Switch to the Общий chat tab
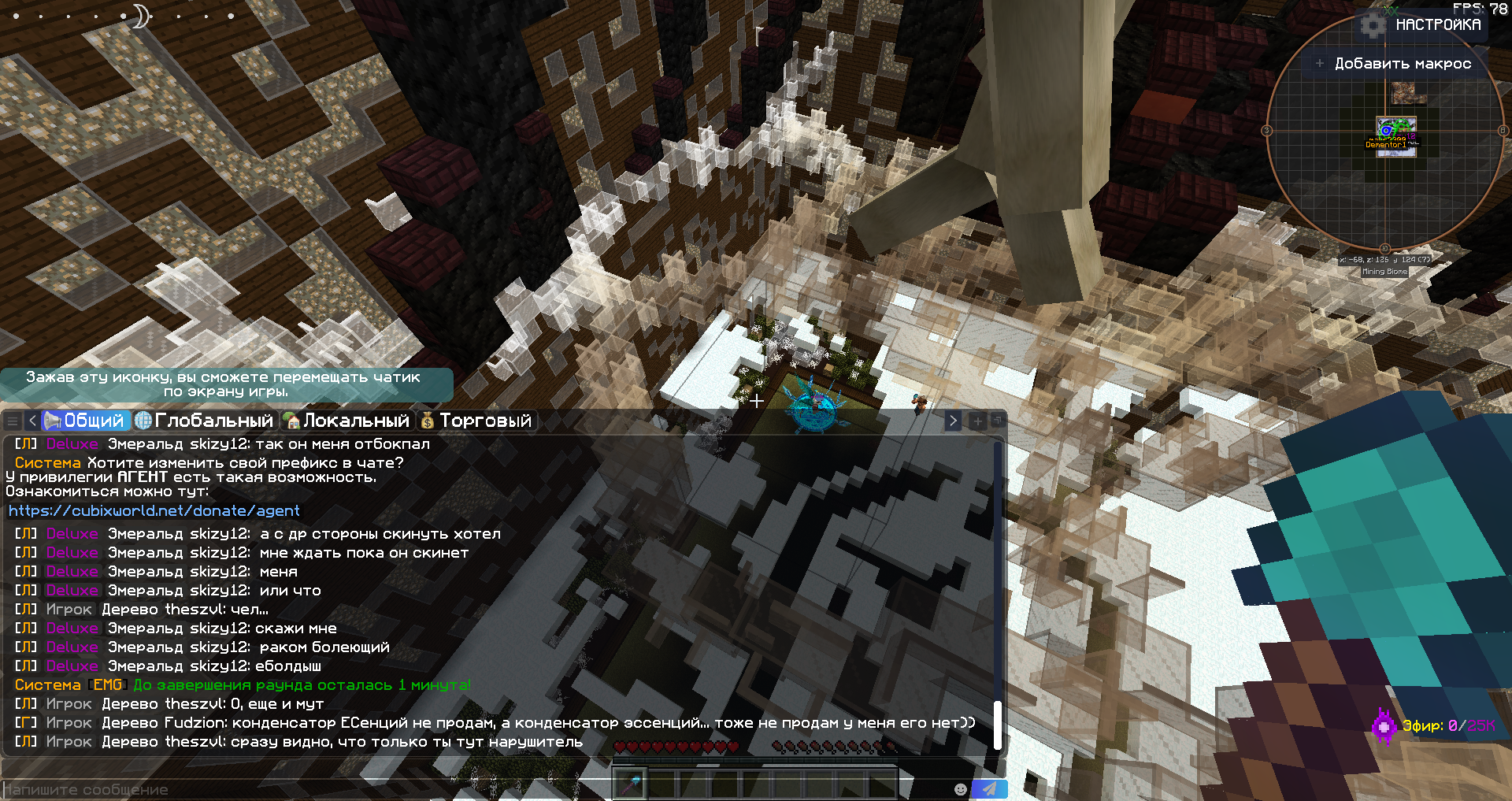The width and height of the screenshot is (1512, 801). [x=85, y=421]
